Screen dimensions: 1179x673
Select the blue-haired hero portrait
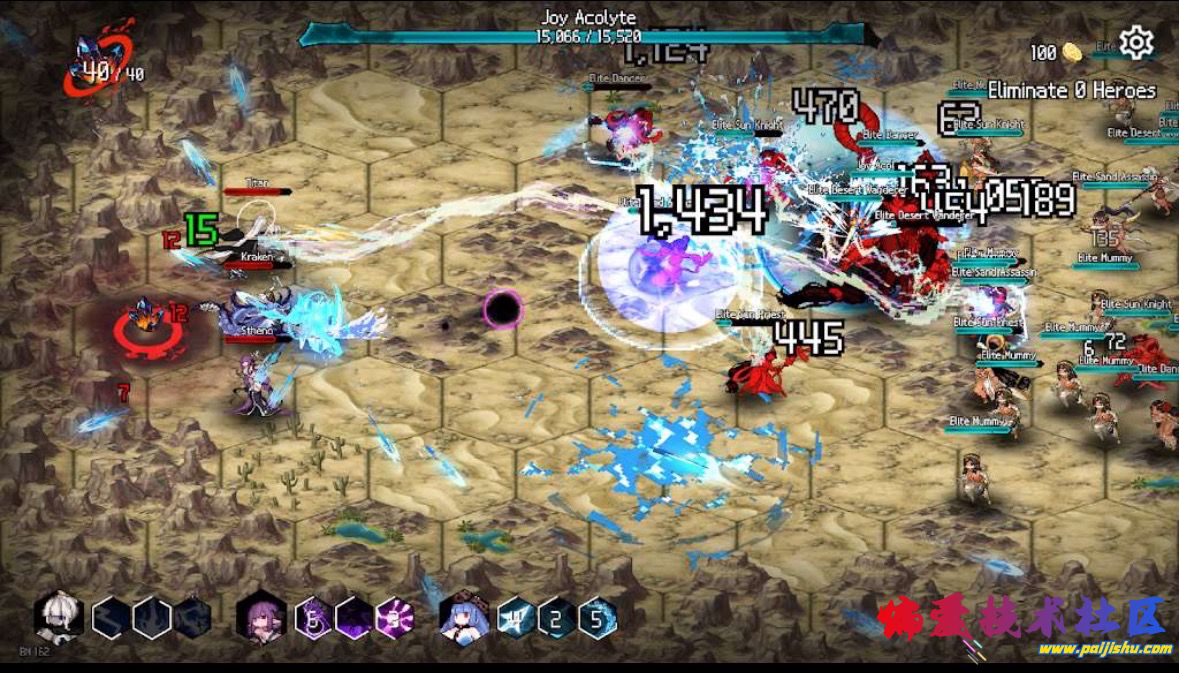(x=463, y=617)
